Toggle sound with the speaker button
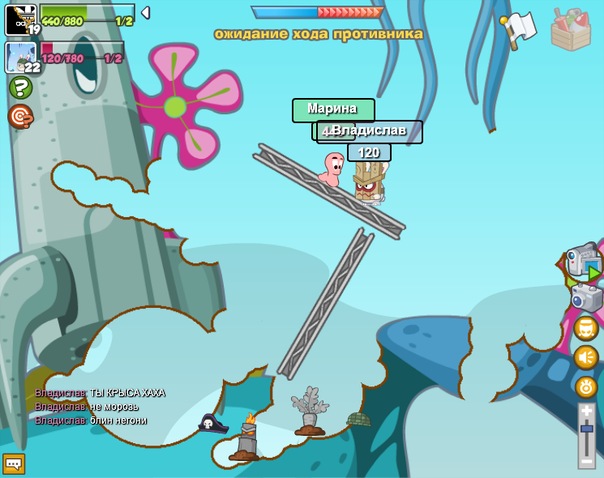 [586, 357]
